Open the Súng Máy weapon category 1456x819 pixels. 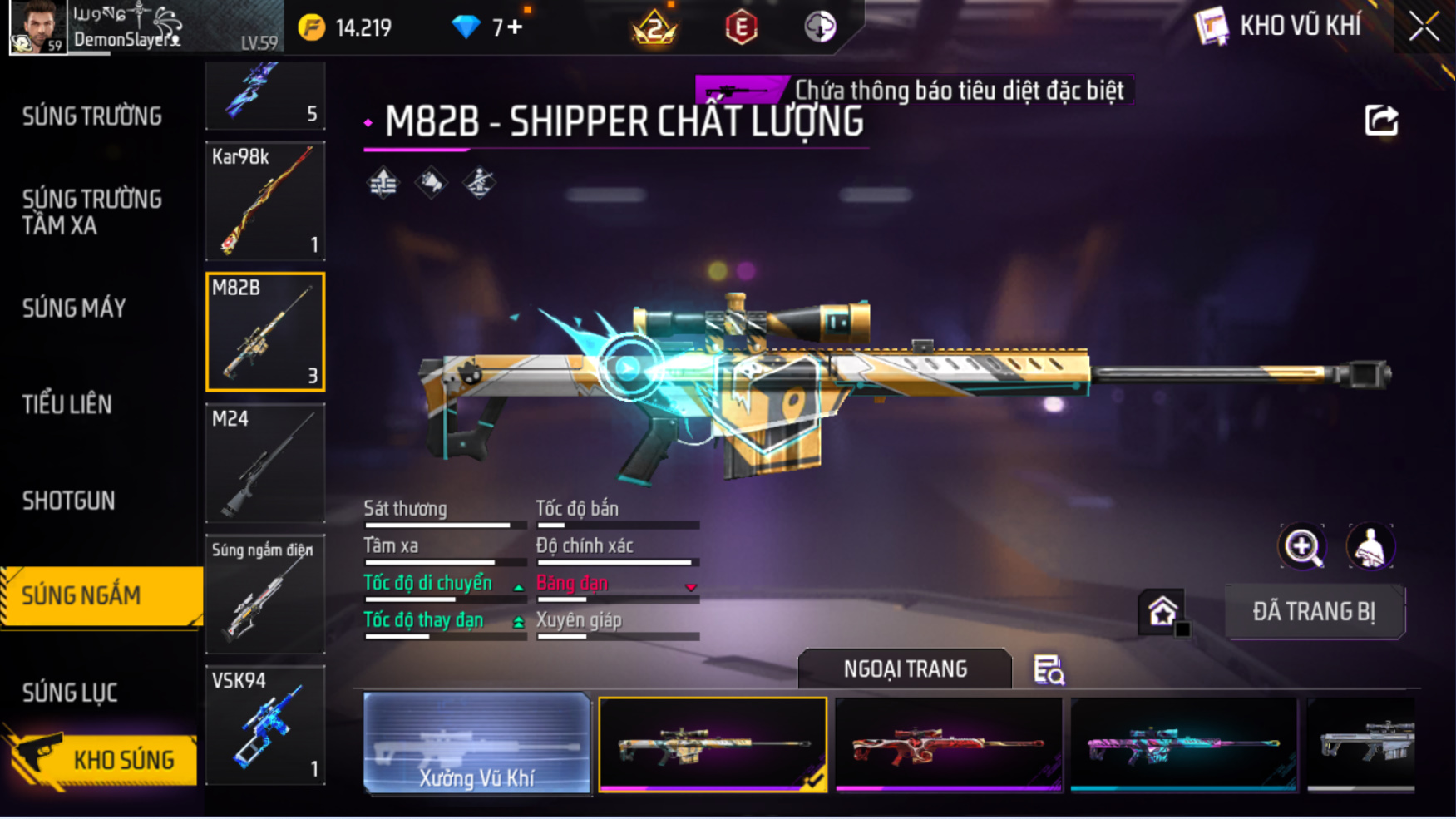click(x=75, y=308)
